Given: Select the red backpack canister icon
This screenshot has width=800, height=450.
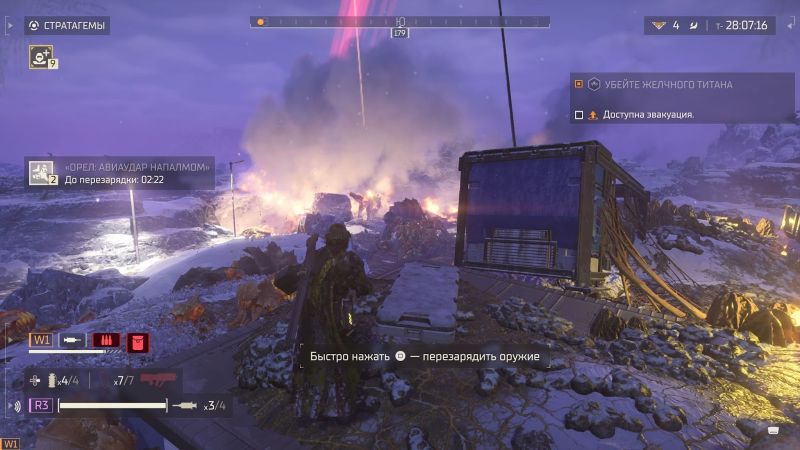Looking at the screenshot, I should (x=137, y=341).
